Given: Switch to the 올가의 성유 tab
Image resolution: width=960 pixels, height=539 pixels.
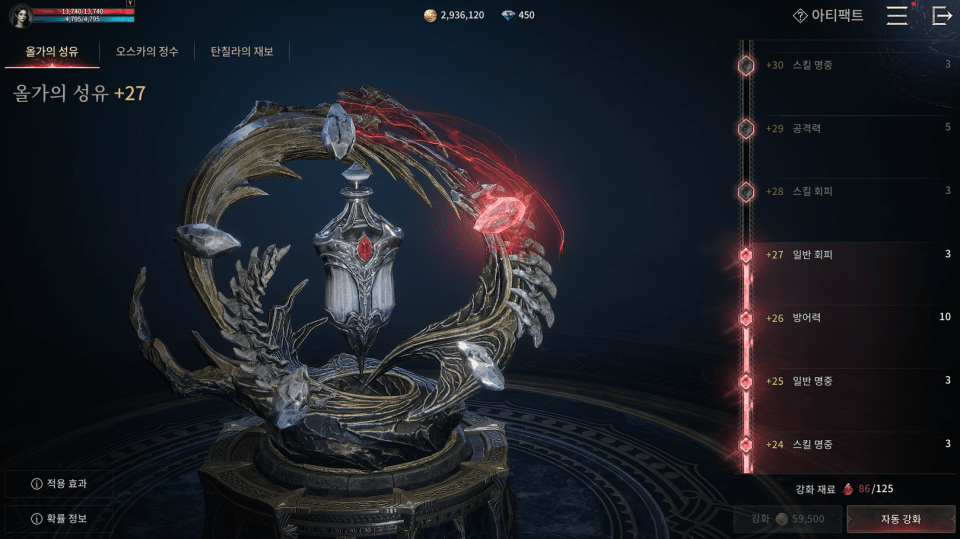Looking at the screenshot, I should pyautogui.click(x=51, y=51).
